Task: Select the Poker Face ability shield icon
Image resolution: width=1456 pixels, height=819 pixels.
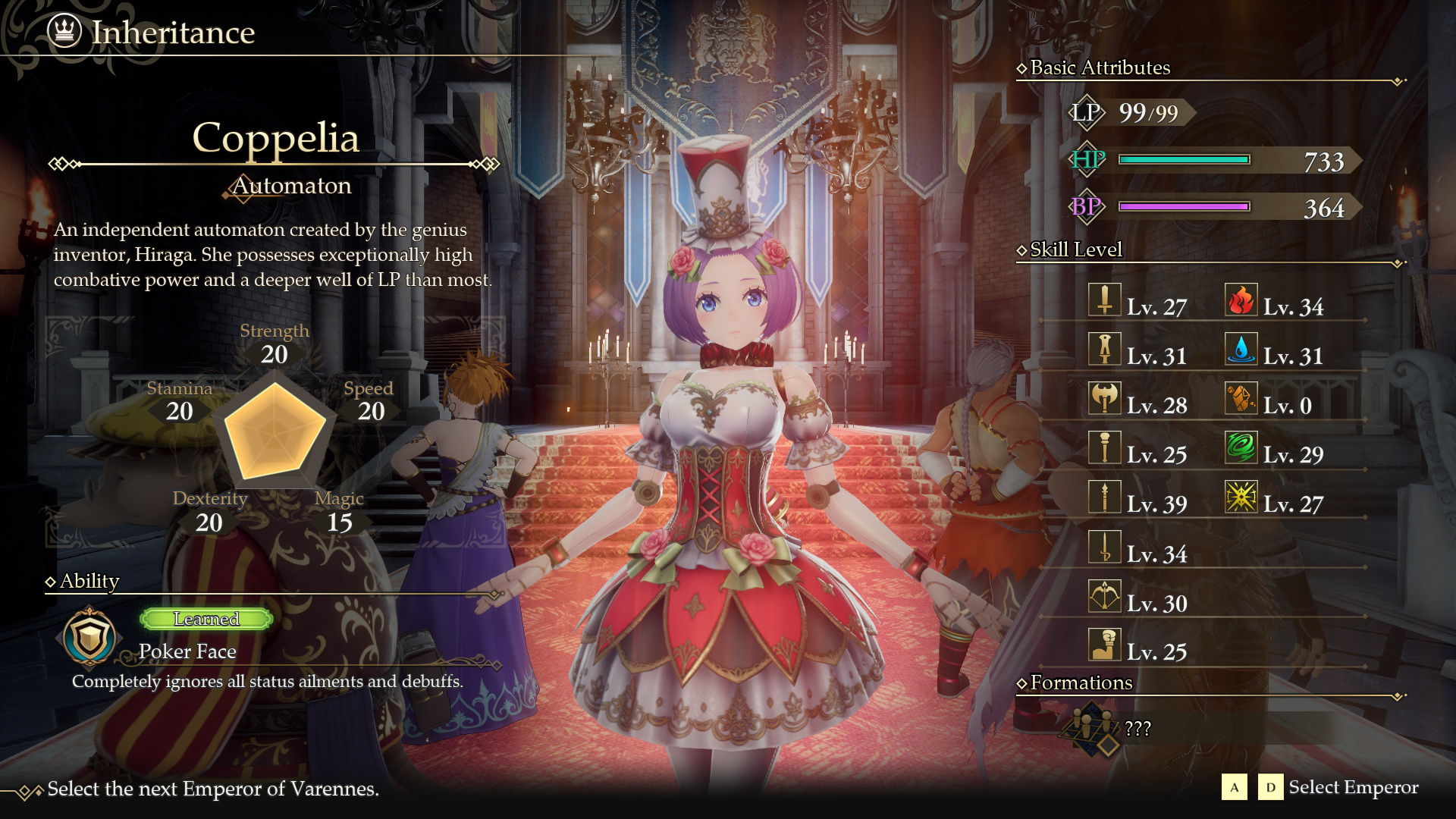Action: [x=89, y=637]
